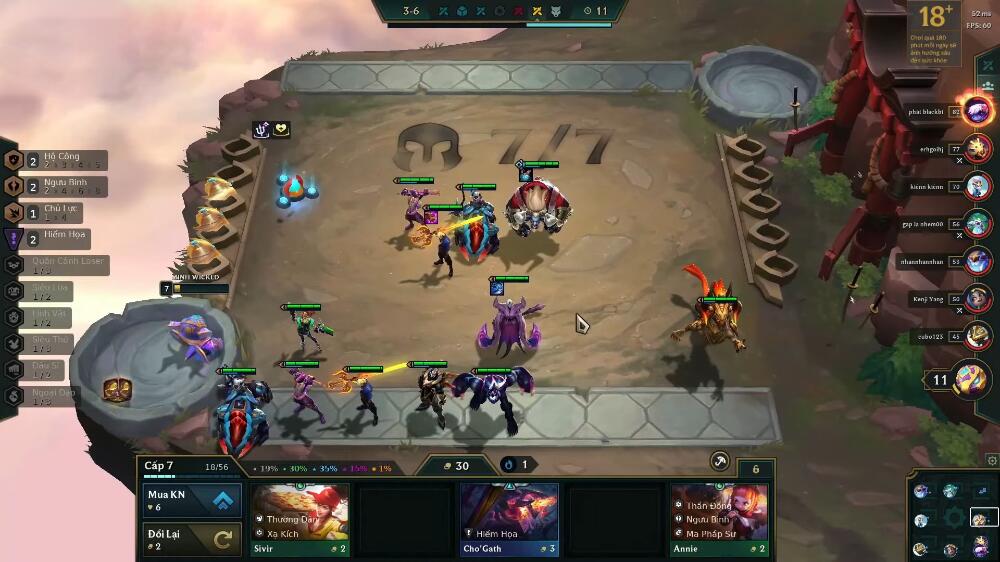Click the hammer icon above the shop
The height and width of the screenshot is (562, 1000).
pyautogui.click(x=719, y=460)
